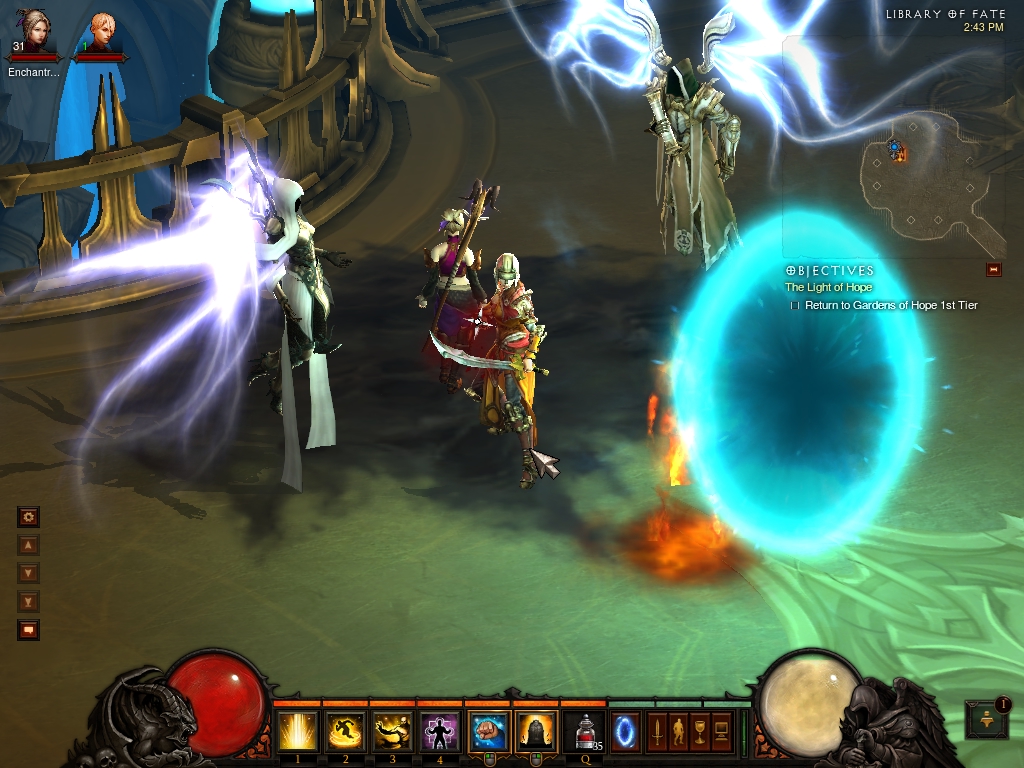Image resolution: width=1024 pixels, height=768 pixels.
Task: Toggle the chat speech bubble button
Action: [28, 630]
